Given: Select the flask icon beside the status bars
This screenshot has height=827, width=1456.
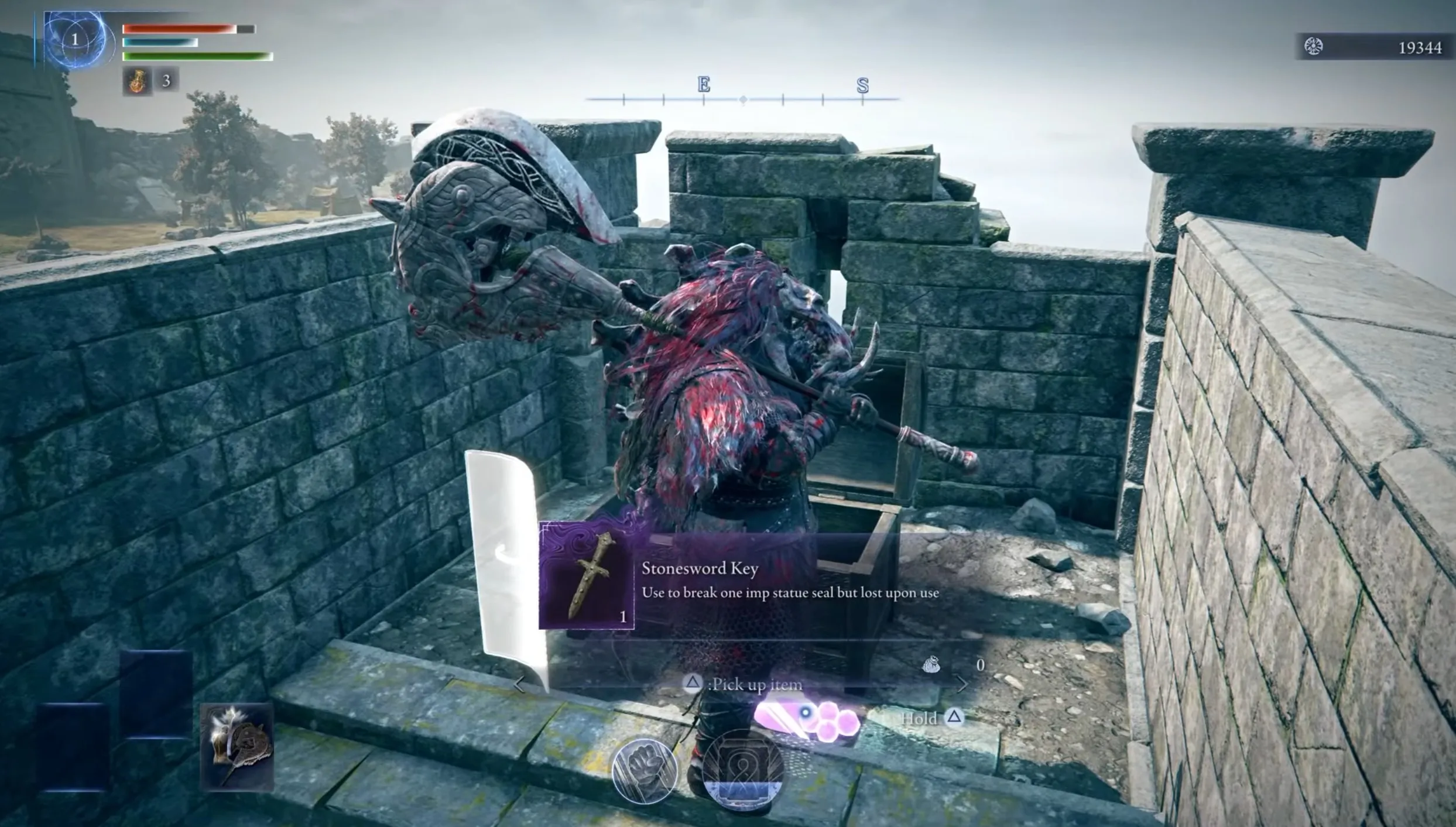Looking at the screenshot, I should (x=137, y=80).
